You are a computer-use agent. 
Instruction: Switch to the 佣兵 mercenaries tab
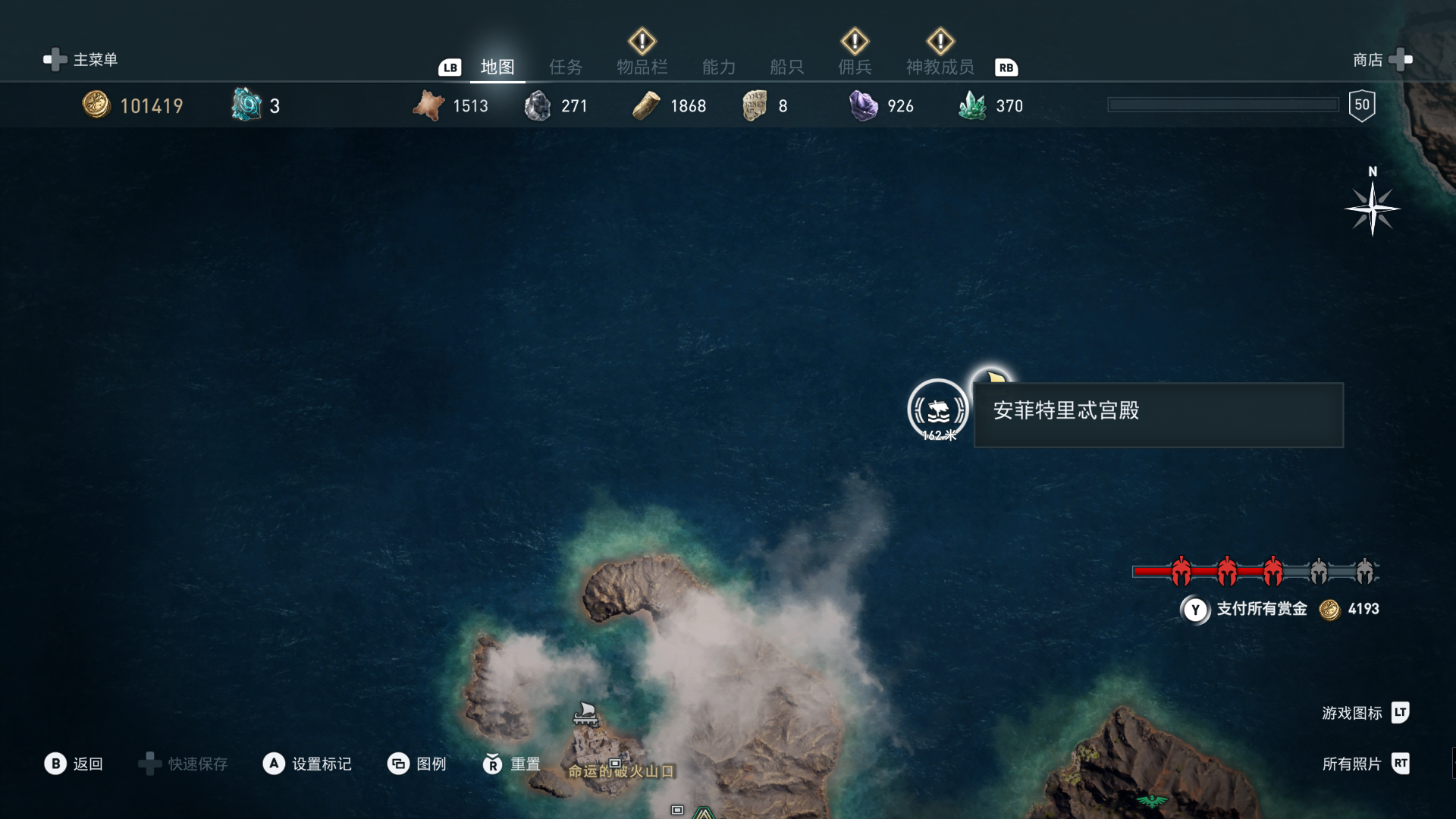click(855, 67)
